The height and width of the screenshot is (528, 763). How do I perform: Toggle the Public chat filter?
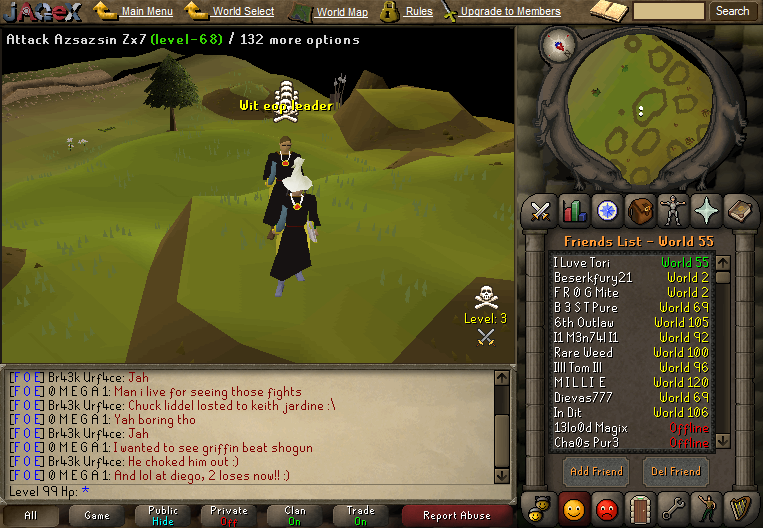163,515
